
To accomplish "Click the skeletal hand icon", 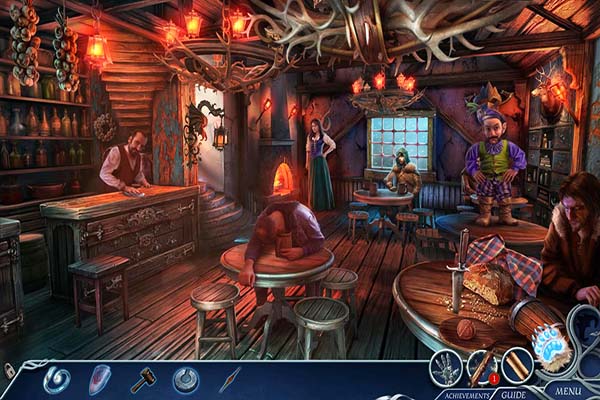I will point(445,365).
